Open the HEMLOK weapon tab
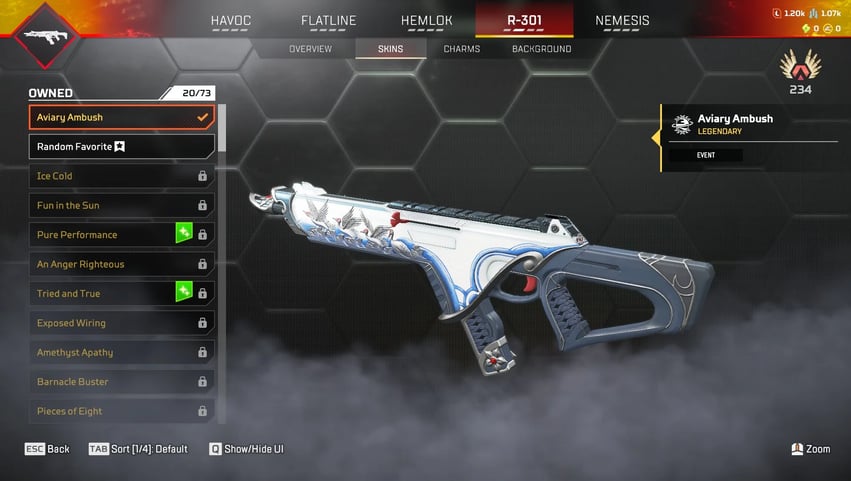 427,20
